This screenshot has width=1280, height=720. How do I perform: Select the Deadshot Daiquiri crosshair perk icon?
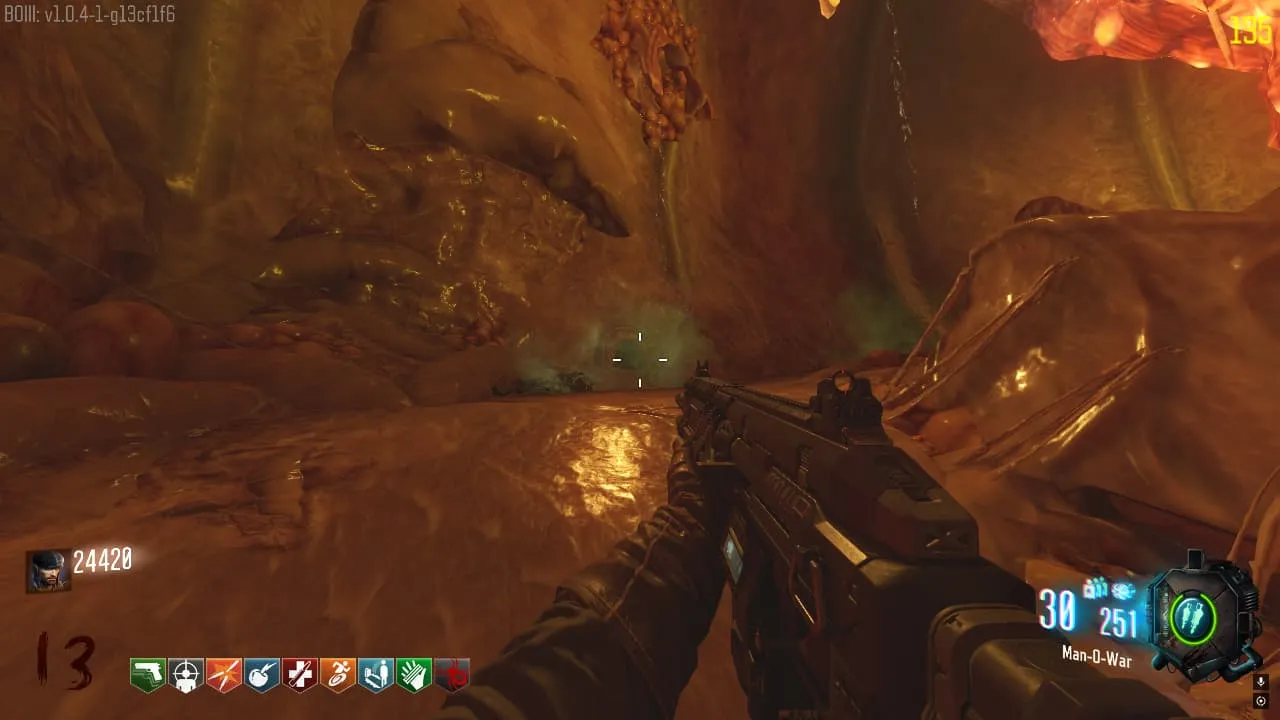[x=185, y=675]
